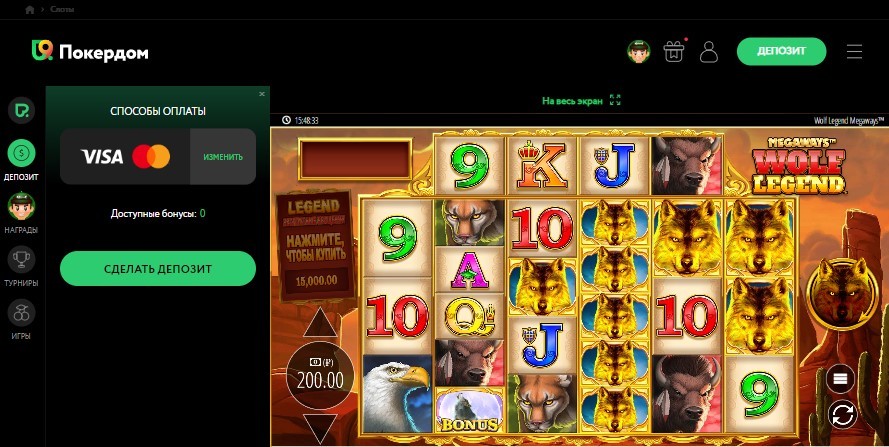Open the user profile silhouette icon
Viewport: 889px width, 447px height.
click(709, 51)
